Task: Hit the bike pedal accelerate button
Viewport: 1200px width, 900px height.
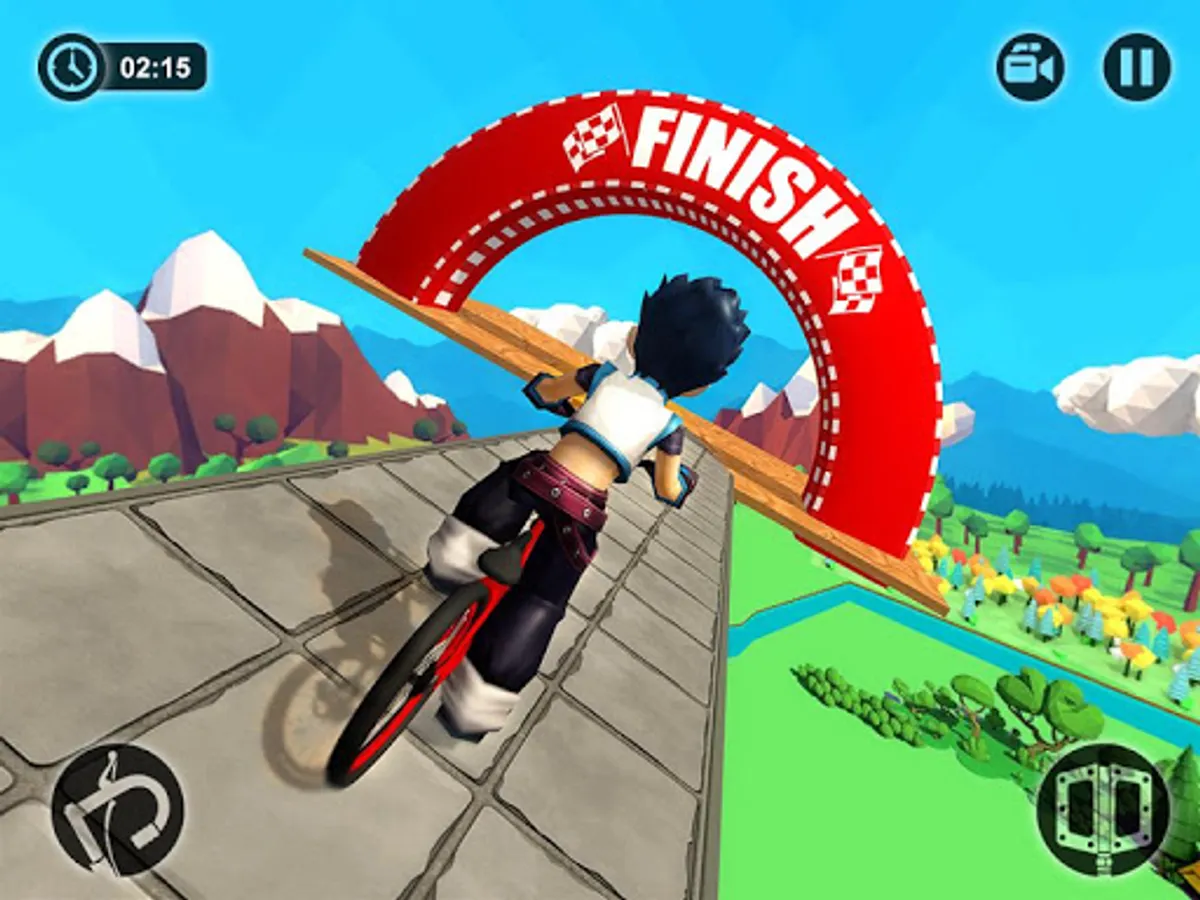Action: click(x=1103, y=809)
